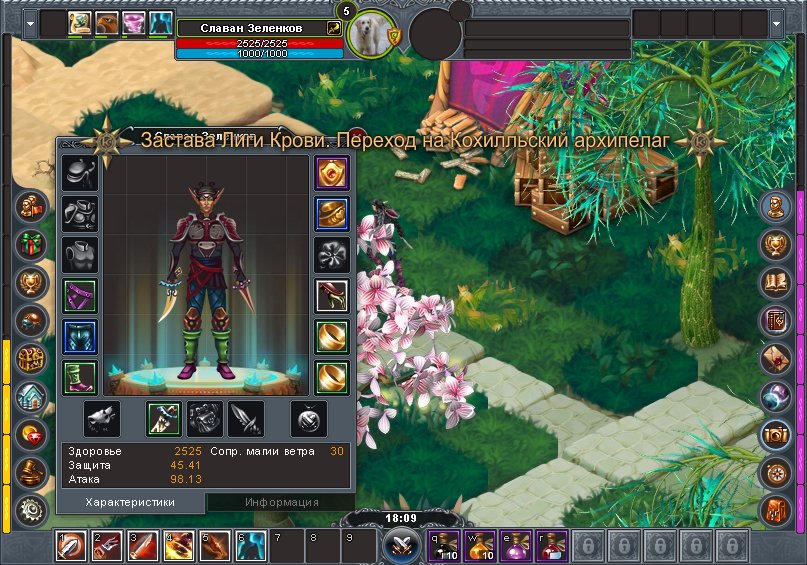Select the Характеристики tab
This screenshot has width=807, height=565.
[130, 502]
